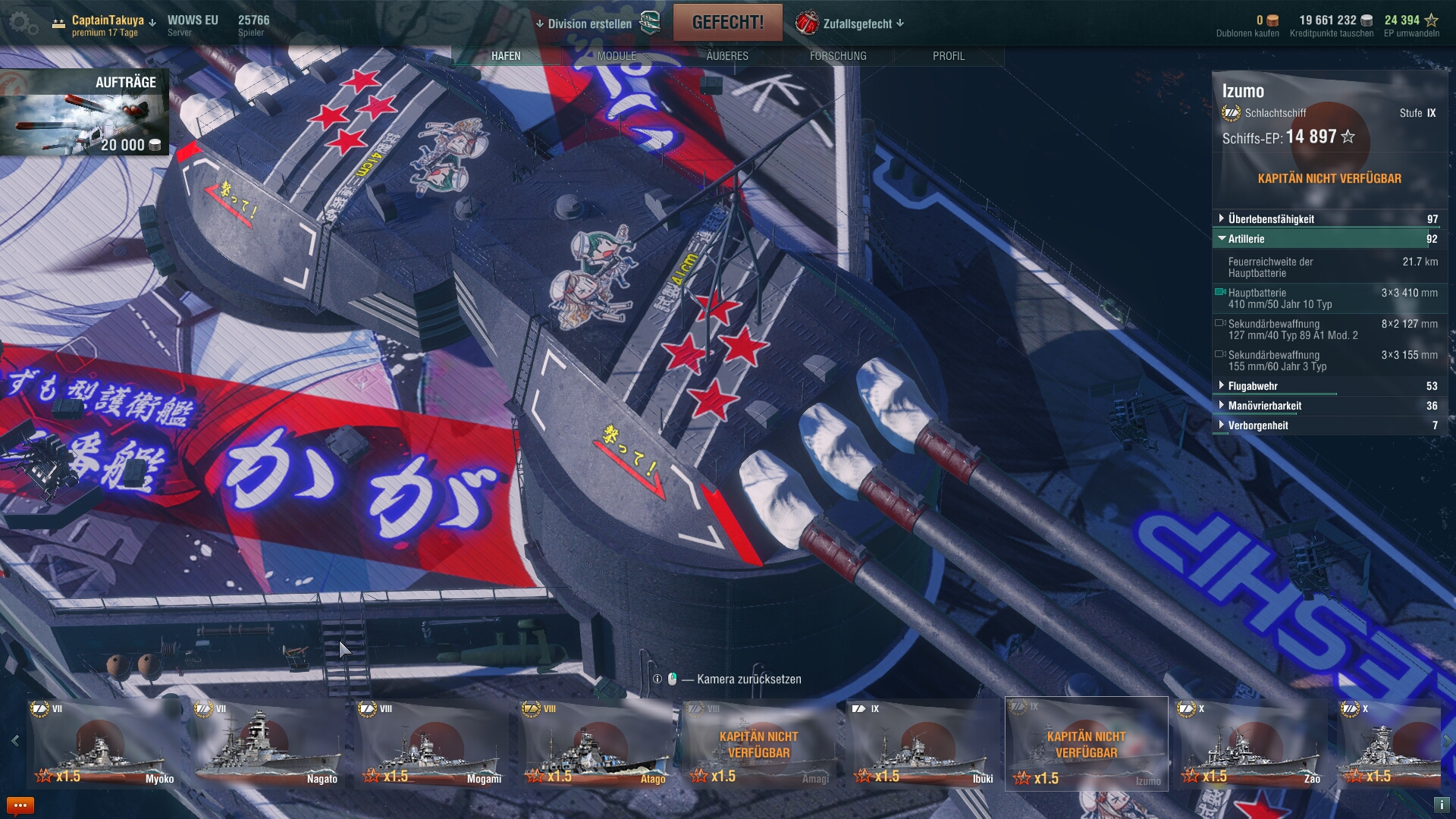Open the orange chat button
The image size is (1456, 819).
[x=20, y=805]
